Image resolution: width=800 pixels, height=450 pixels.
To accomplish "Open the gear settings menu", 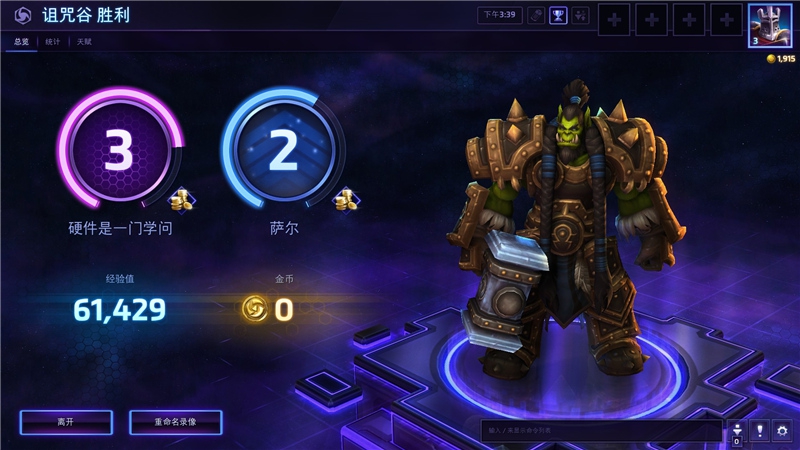I will click(782, 430).
